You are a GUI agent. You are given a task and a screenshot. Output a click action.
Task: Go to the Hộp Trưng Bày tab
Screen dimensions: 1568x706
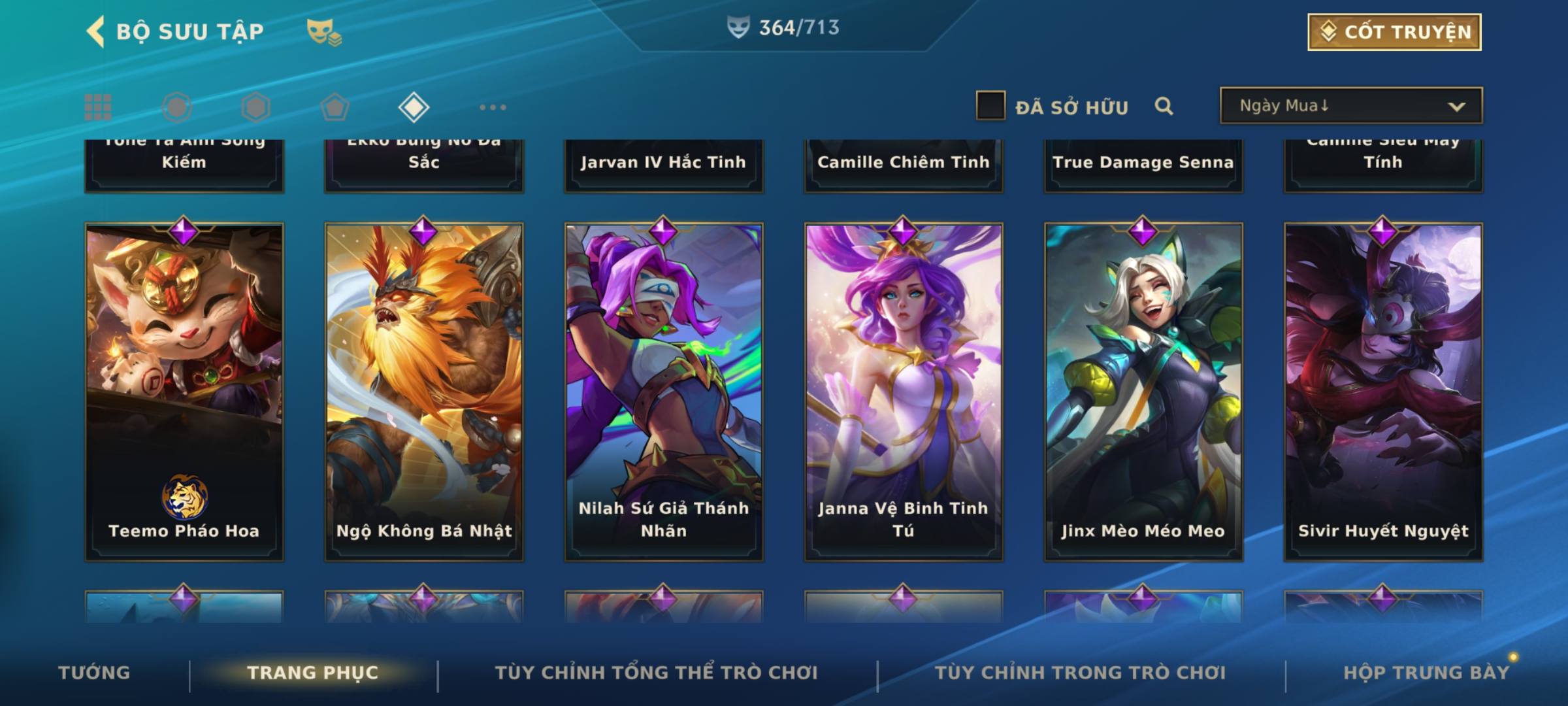(x=1426, y=673)
